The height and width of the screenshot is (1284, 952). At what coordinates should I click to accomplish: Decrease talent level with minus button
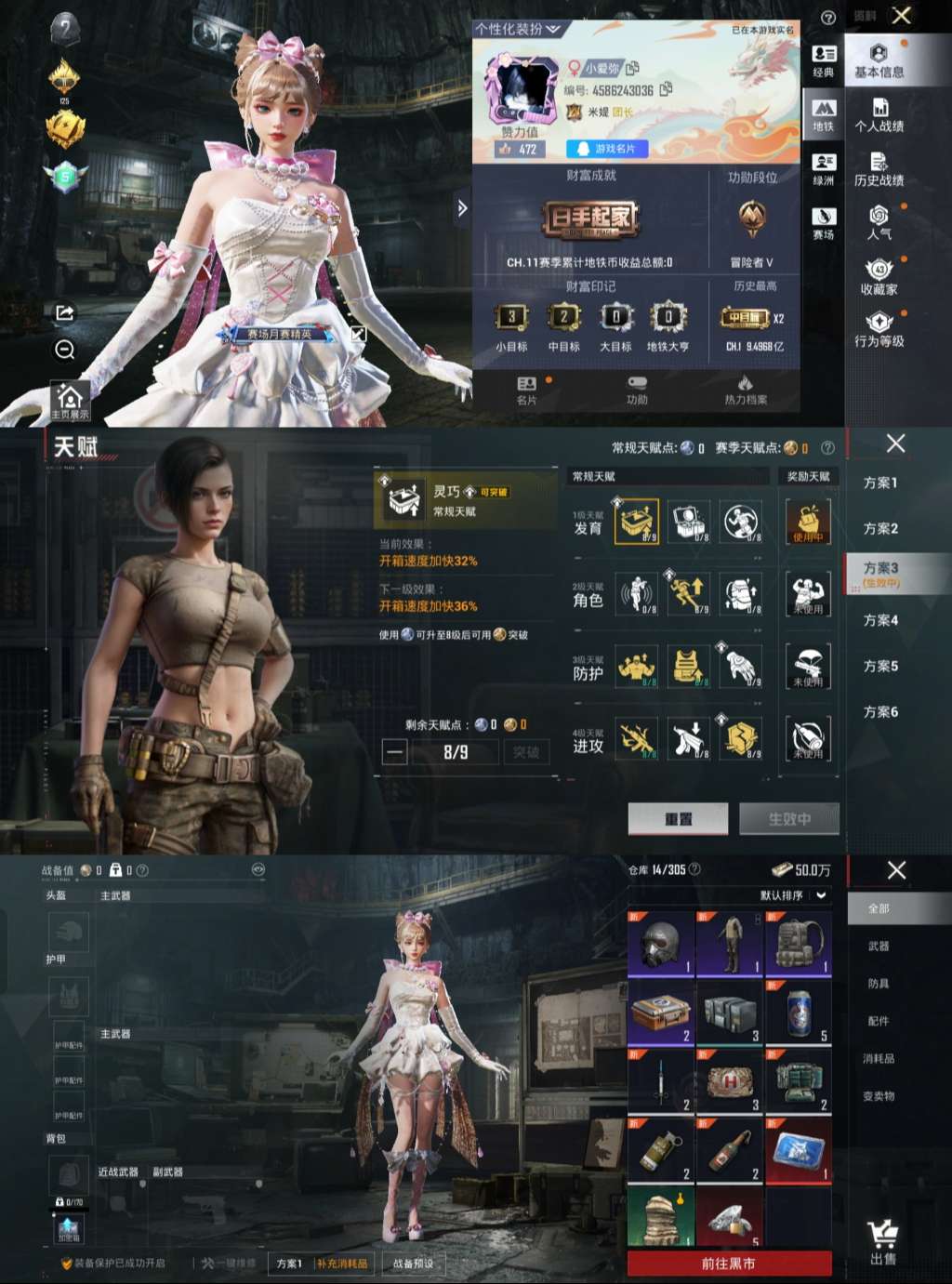pyautogui.click(x=395, y=752)
